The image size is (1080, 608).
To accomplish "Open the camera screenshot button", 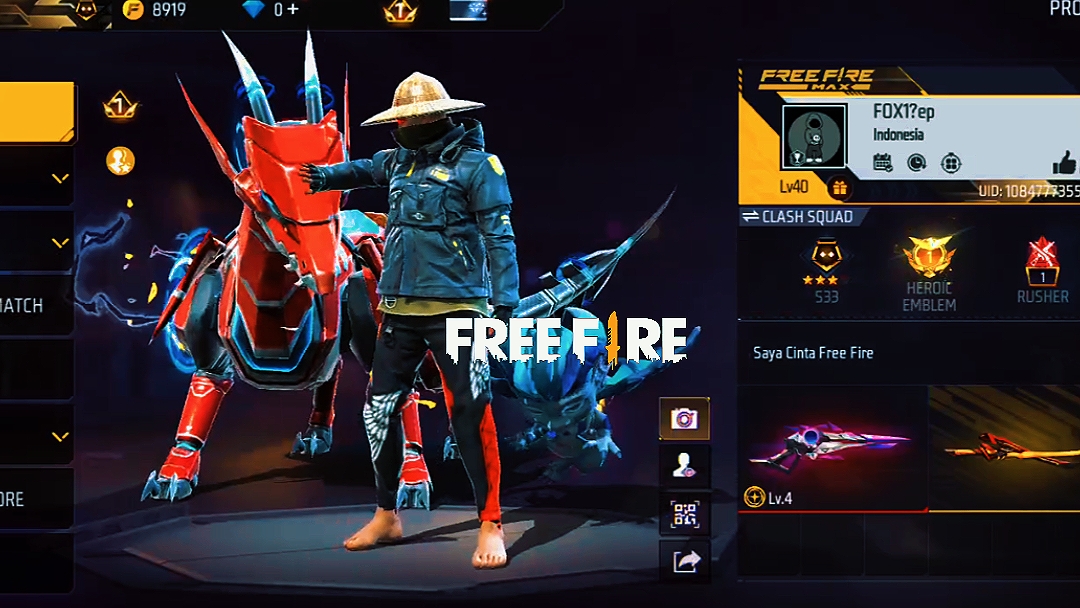I will (684, 418).
